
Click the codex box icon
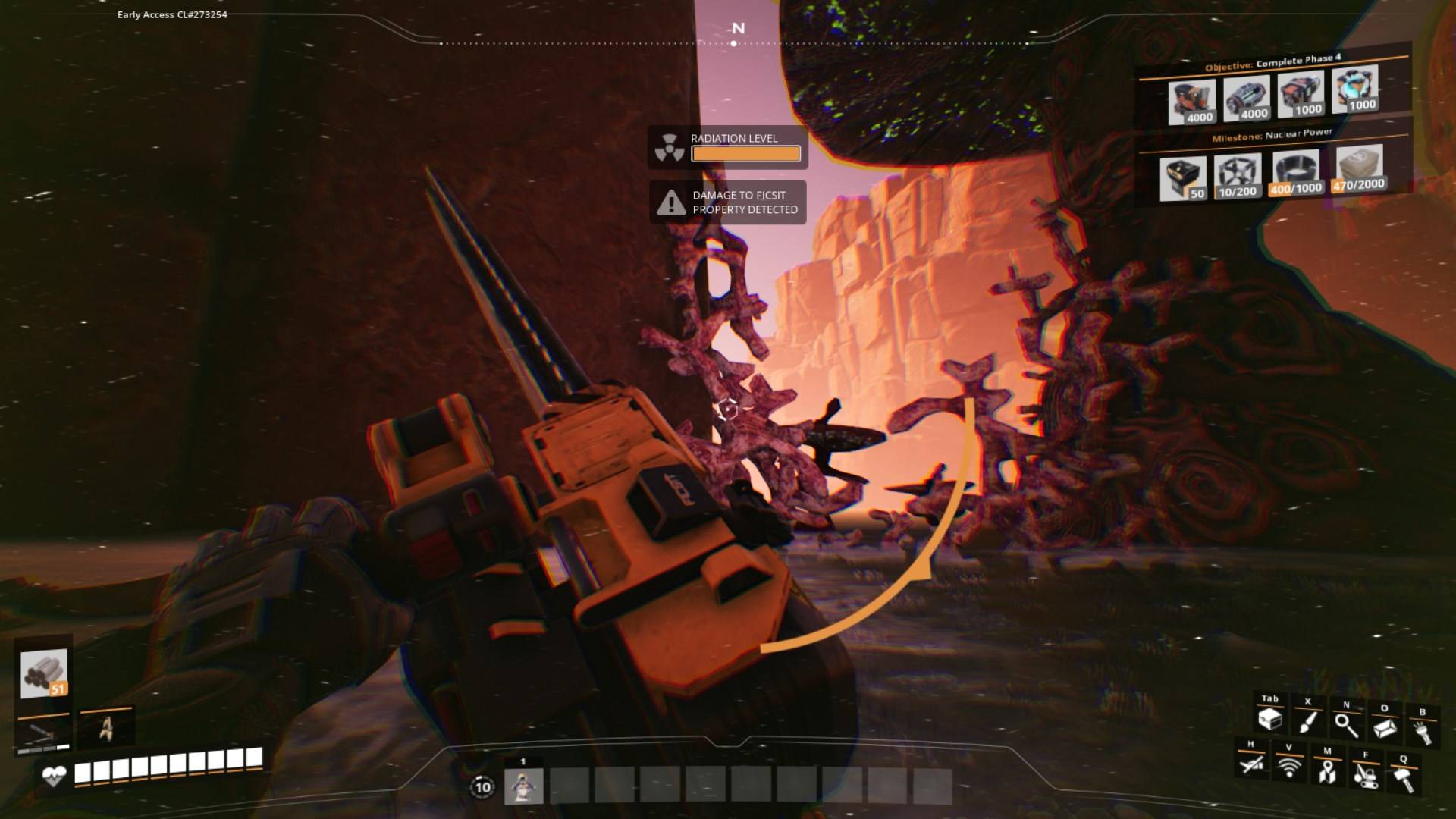pos(1384,728)
